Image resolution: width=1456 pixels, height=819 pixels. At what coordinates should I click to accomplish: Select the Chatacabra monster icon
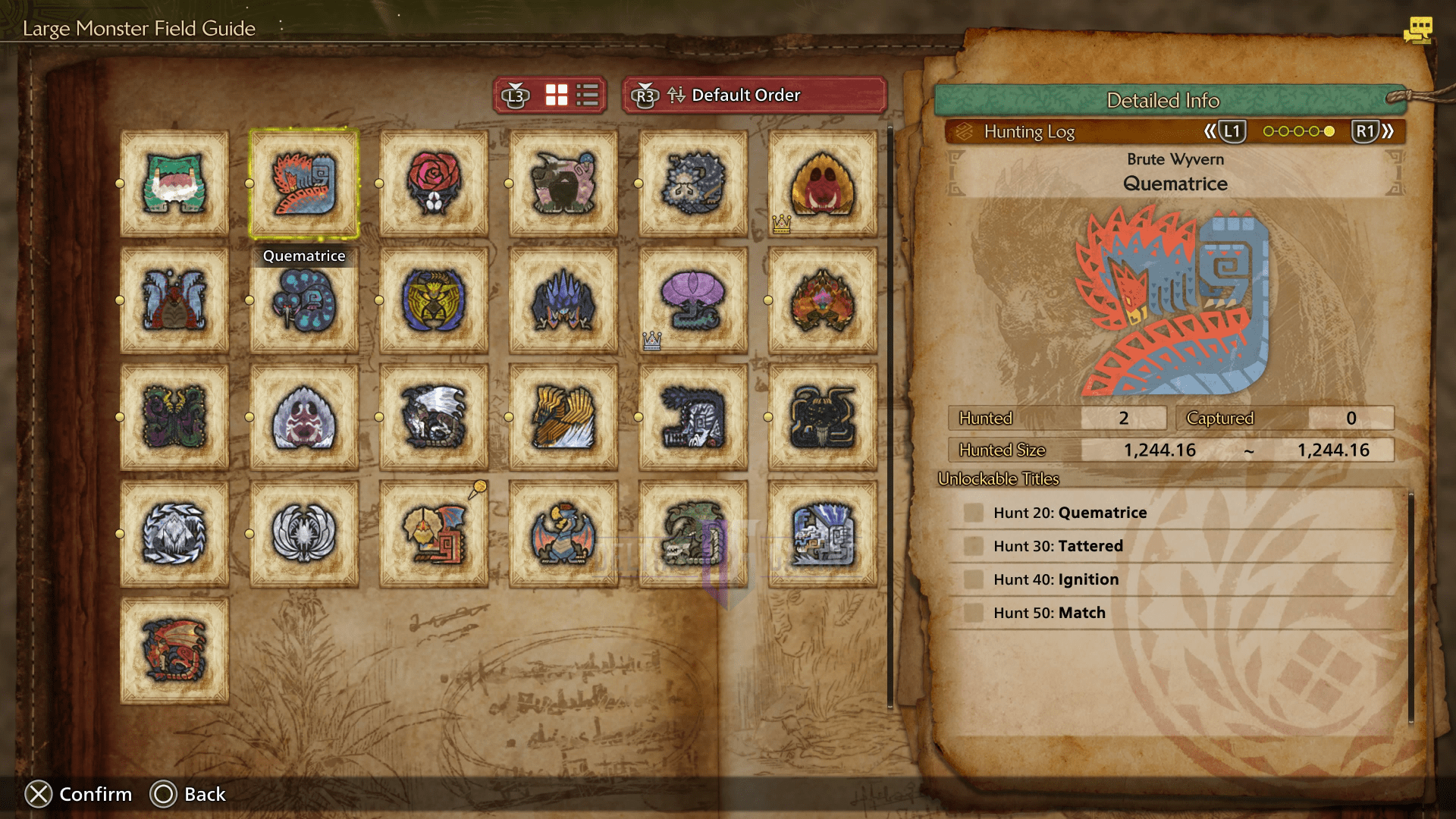pos(174,182)
